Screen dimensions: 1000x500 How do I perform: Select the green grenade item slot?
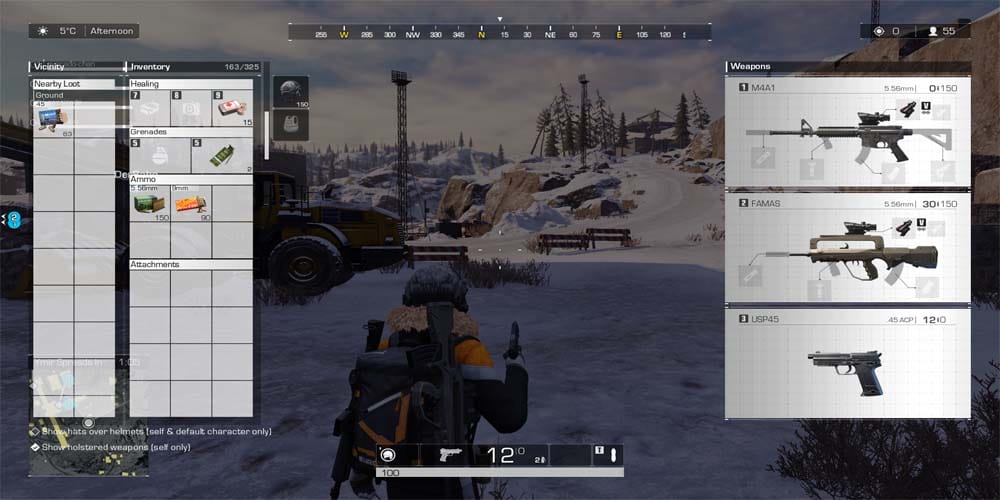pyautogui.click(x=221, y=156)
